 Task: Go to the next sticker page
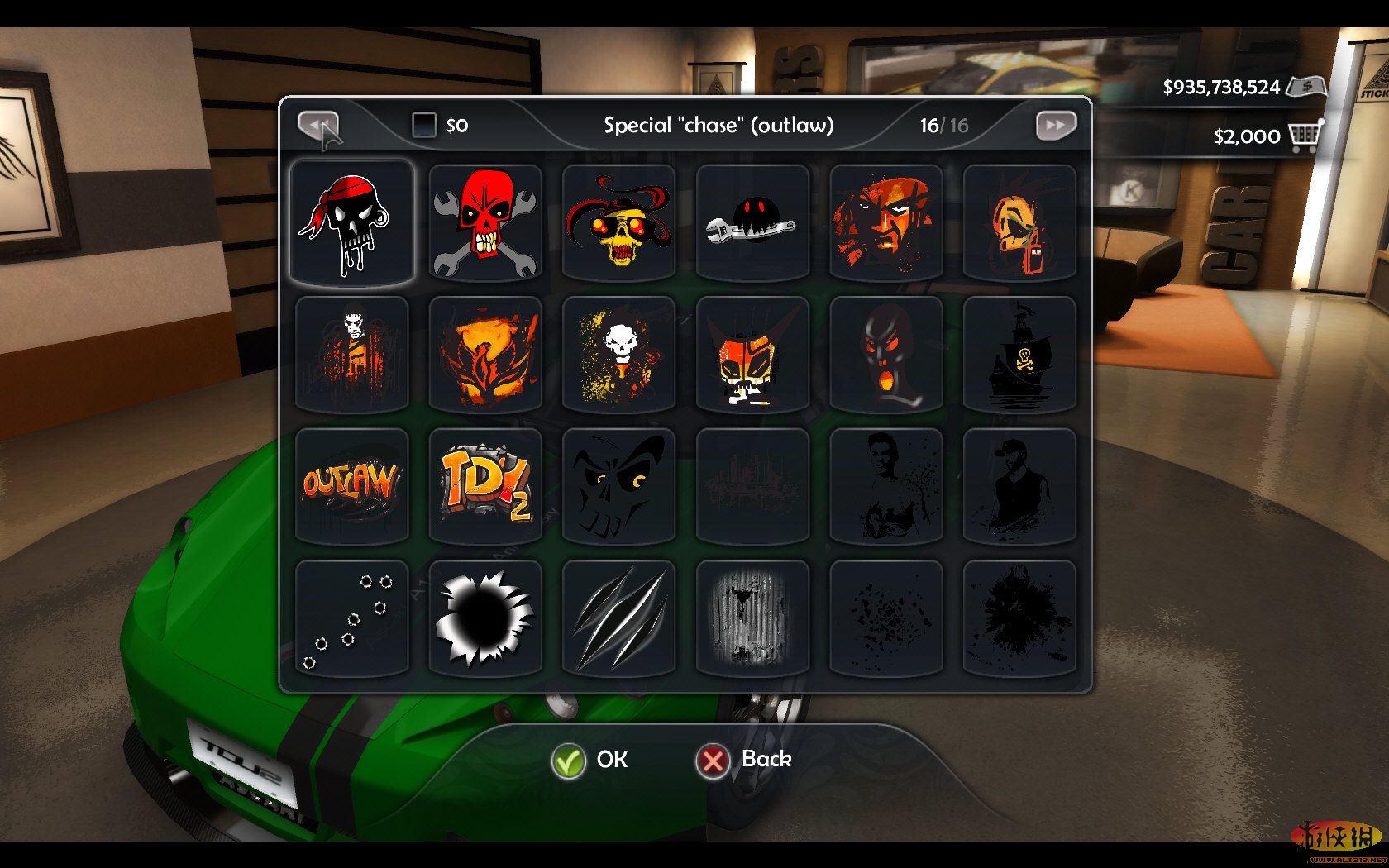point(1056,126)
